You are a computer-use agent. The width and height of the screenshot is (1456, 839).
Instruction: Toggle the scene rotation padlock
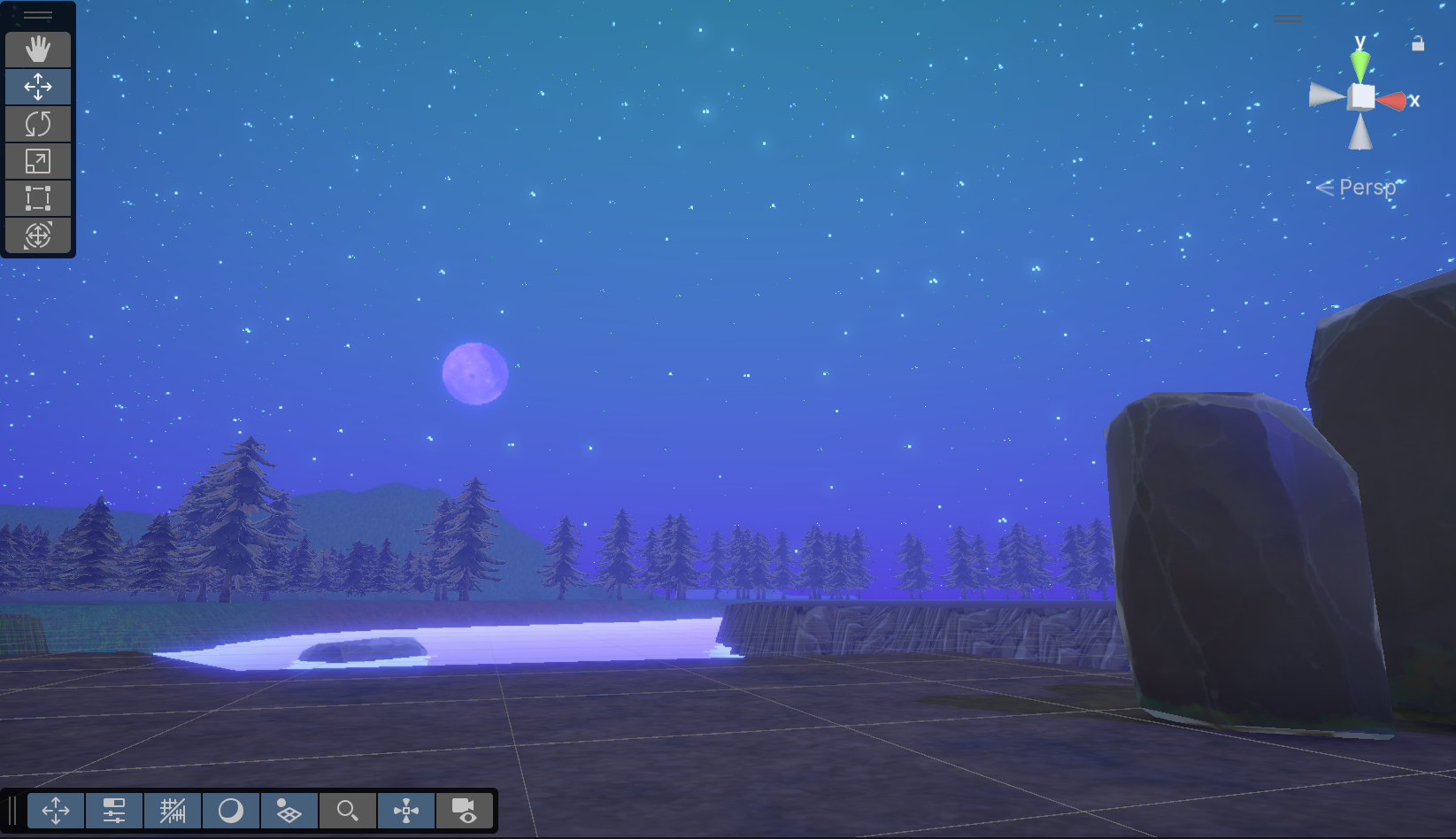point(1418,43)
